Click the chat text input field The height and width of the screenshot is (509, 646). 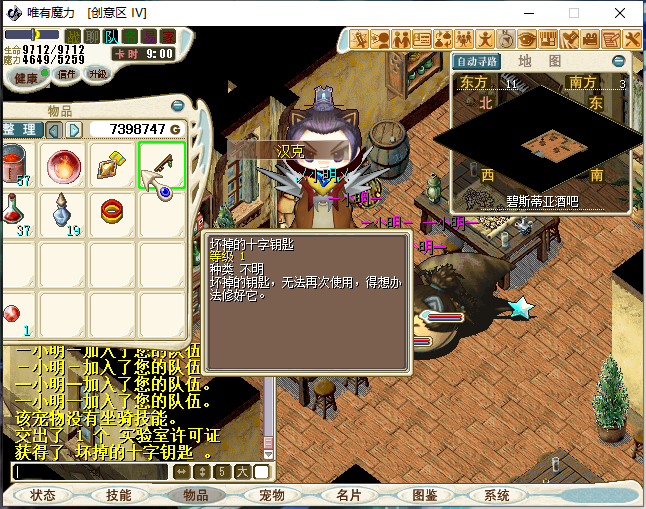(x=90, y=472)
